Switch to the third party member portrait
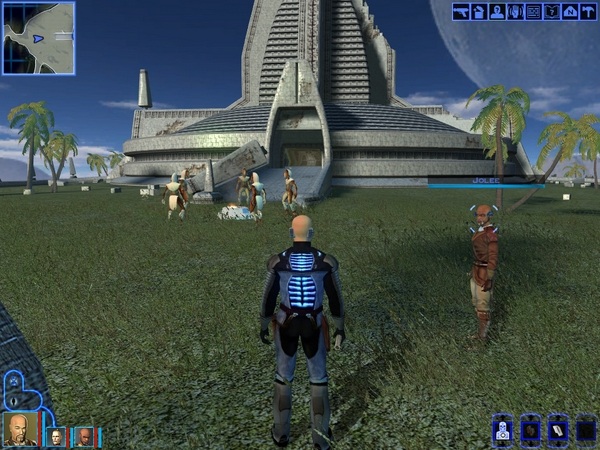Image resolution: width=600 pixels, height=450 pixels. point(86,436)
